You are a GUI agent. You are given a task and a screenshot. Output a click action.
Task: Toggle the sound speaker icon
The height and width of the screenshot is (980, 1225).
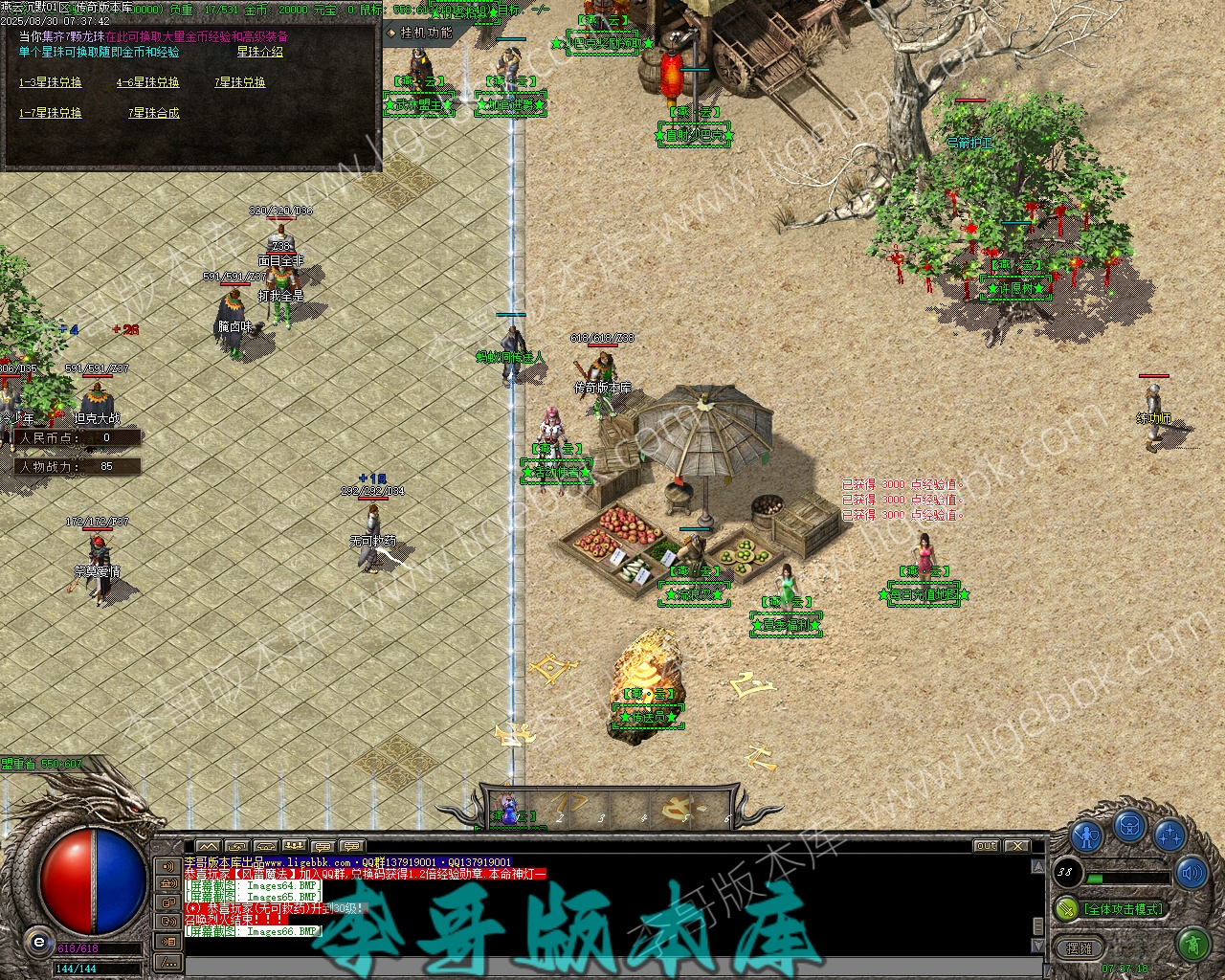(x=1192, y=873)
